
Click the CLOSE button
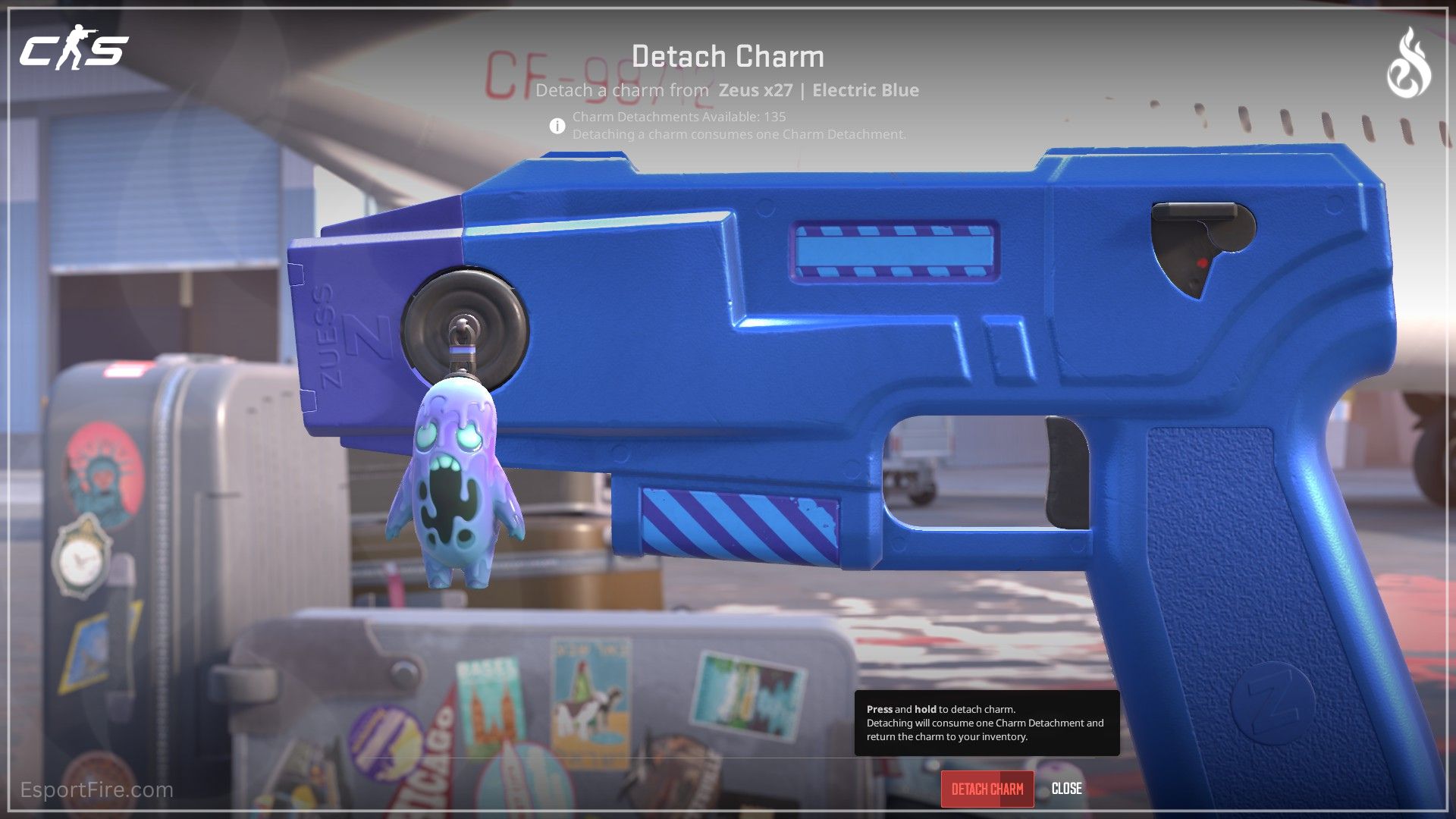click(x=1066, y=789)
